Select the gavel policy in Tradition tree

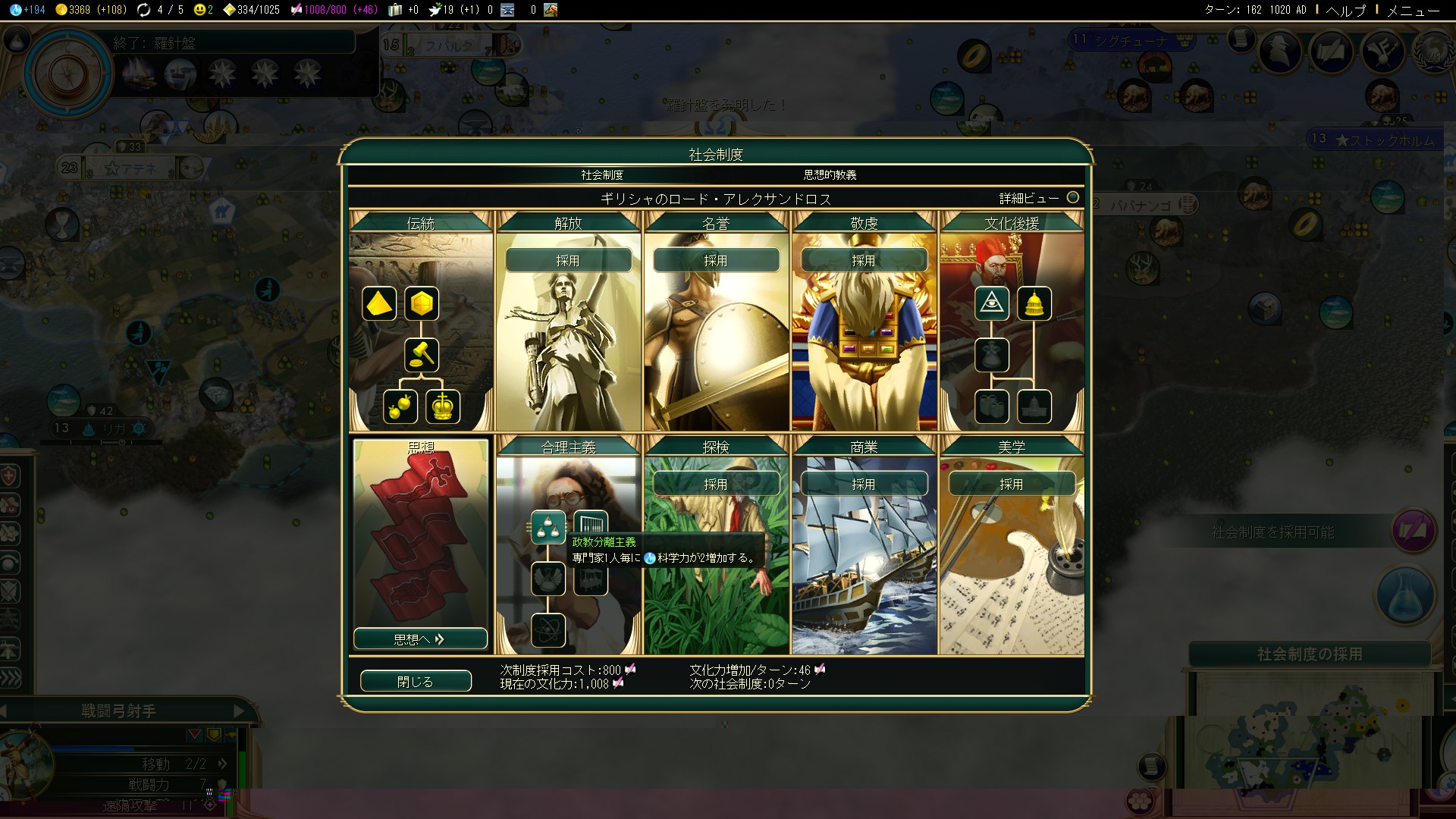click(x=422, y=354)
